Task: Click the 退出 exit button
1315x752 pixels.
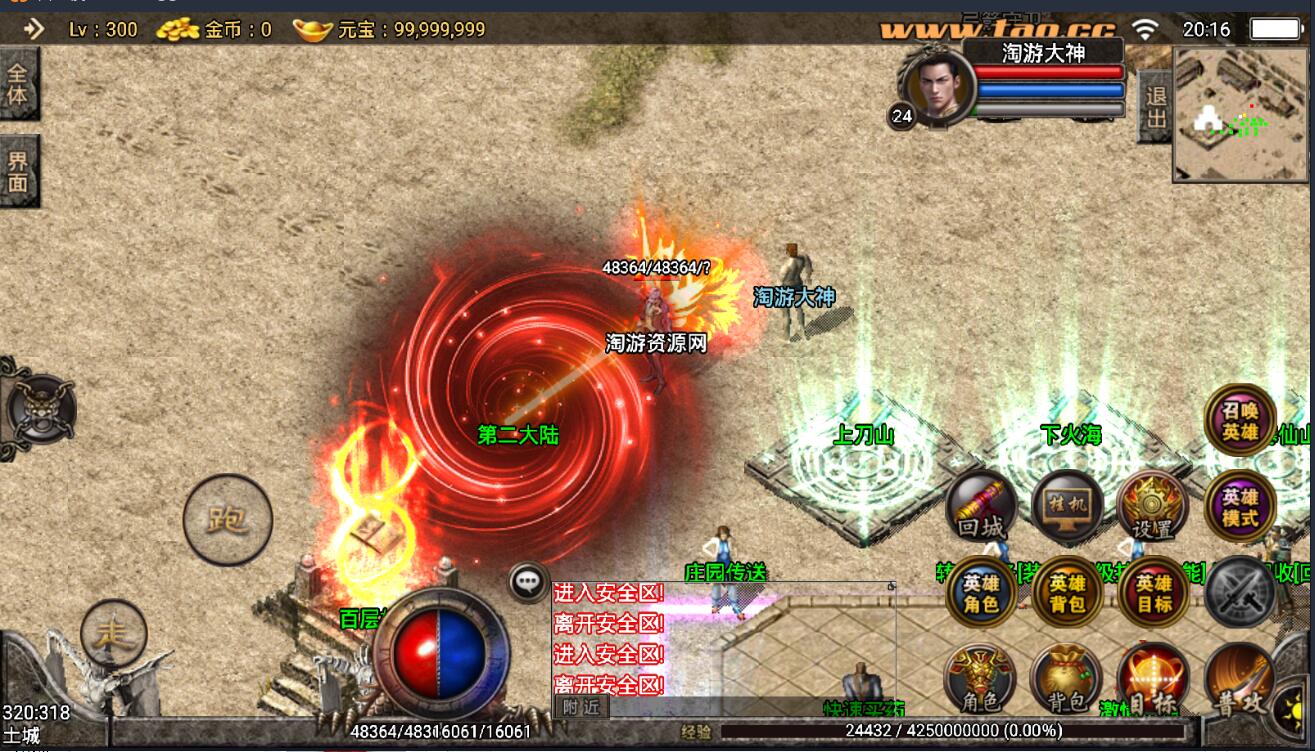Action: (x=1155, y=106)
